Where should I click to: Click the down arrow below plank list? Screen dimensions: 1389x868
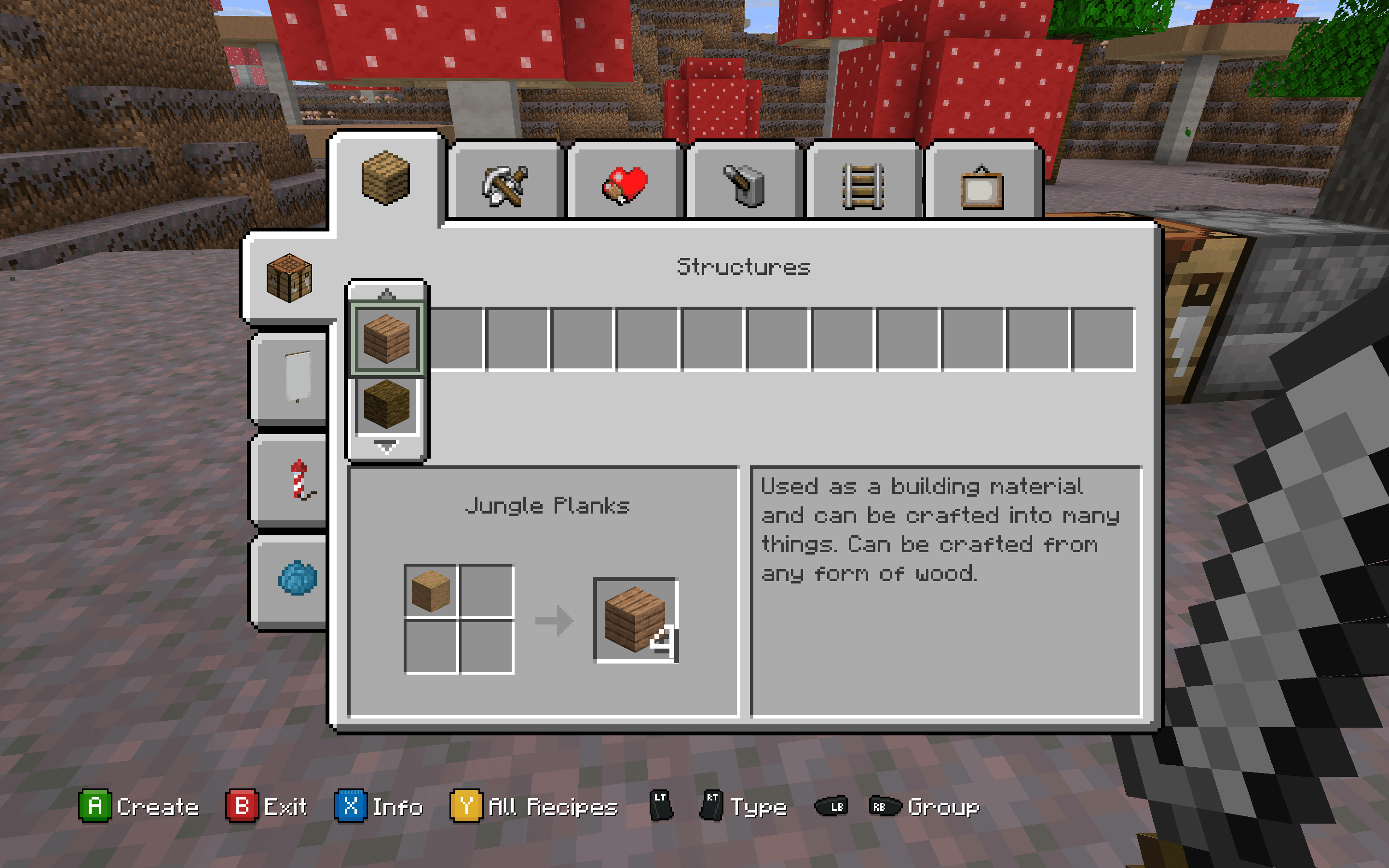[386, 447]
